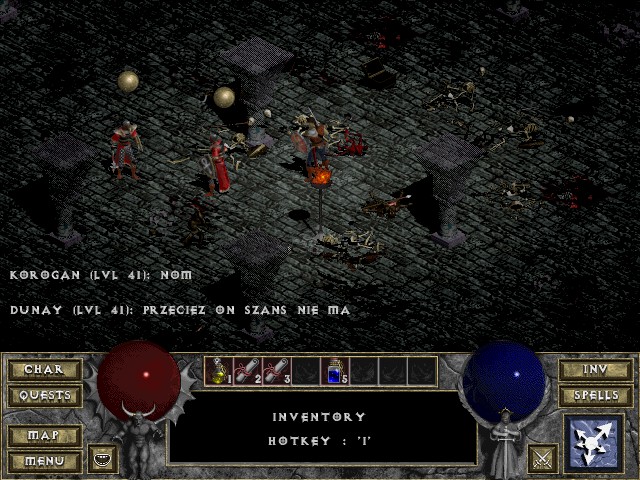Open the SPELLS book
640x480 pixels.
pos(595,396)
